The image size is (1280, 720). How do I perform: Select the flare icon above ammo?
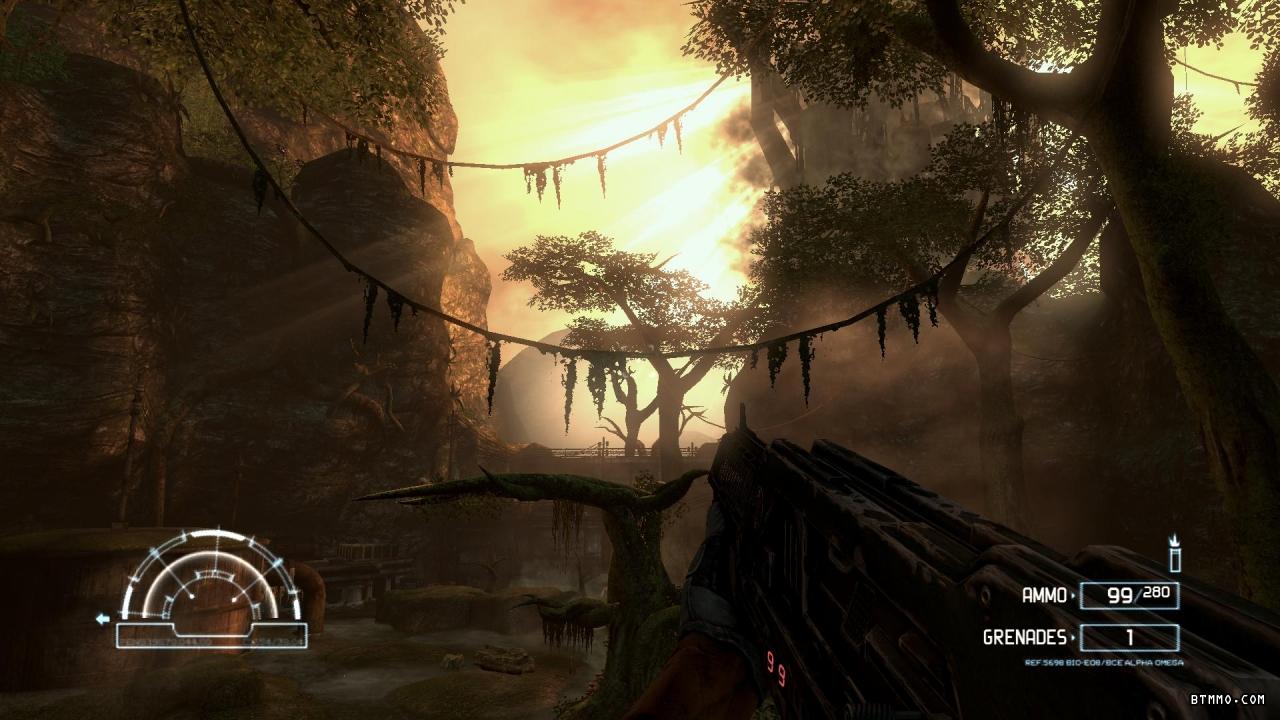click(x=1175, y=553)
